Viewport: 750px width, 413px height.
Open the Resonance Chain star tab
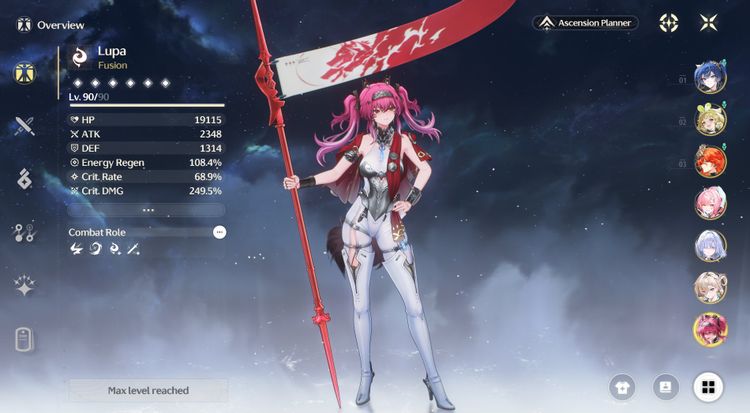coord(25,286)
